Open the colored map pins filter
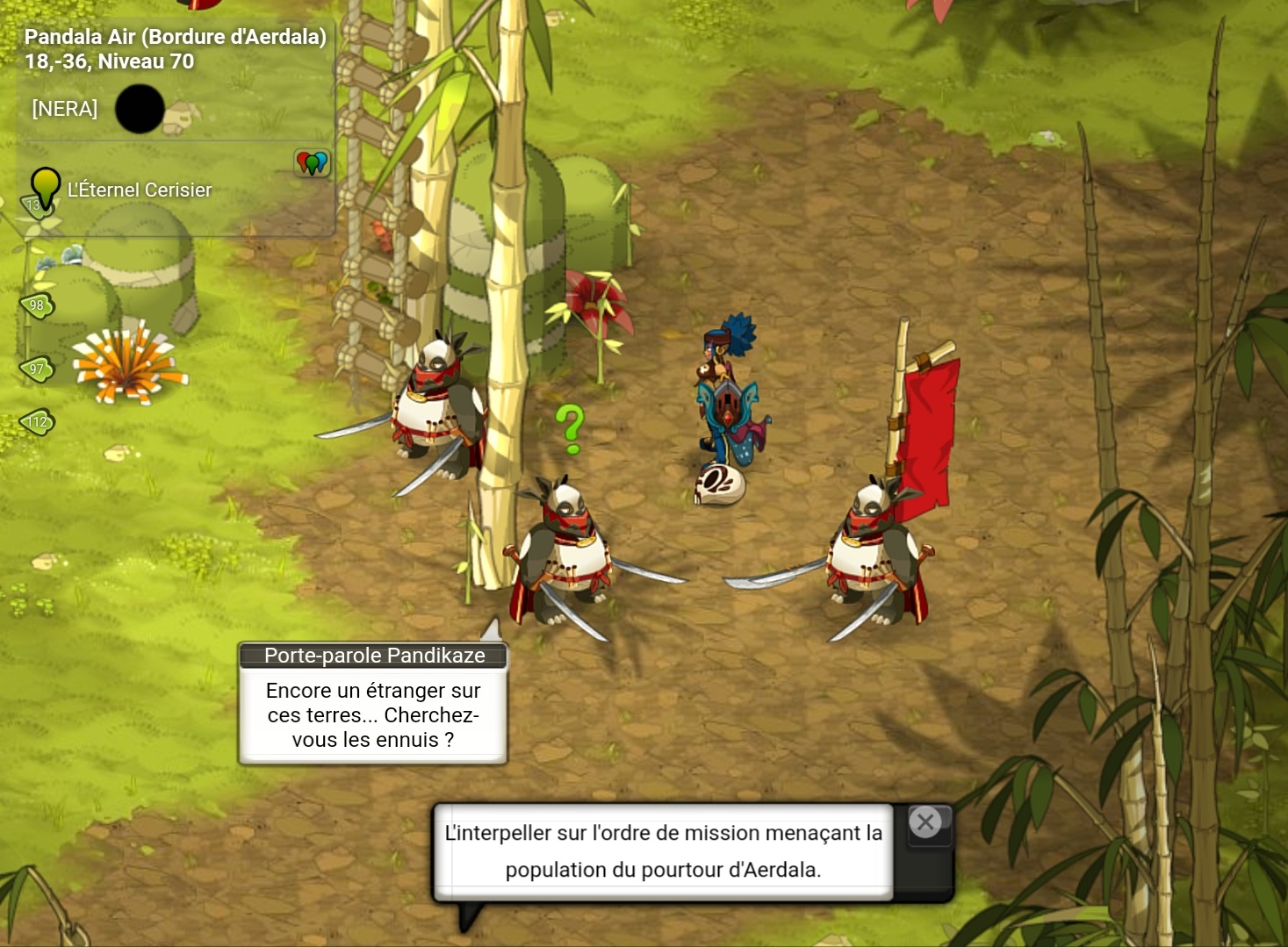This screenshot has width=1288, height=947. [312, 162]
